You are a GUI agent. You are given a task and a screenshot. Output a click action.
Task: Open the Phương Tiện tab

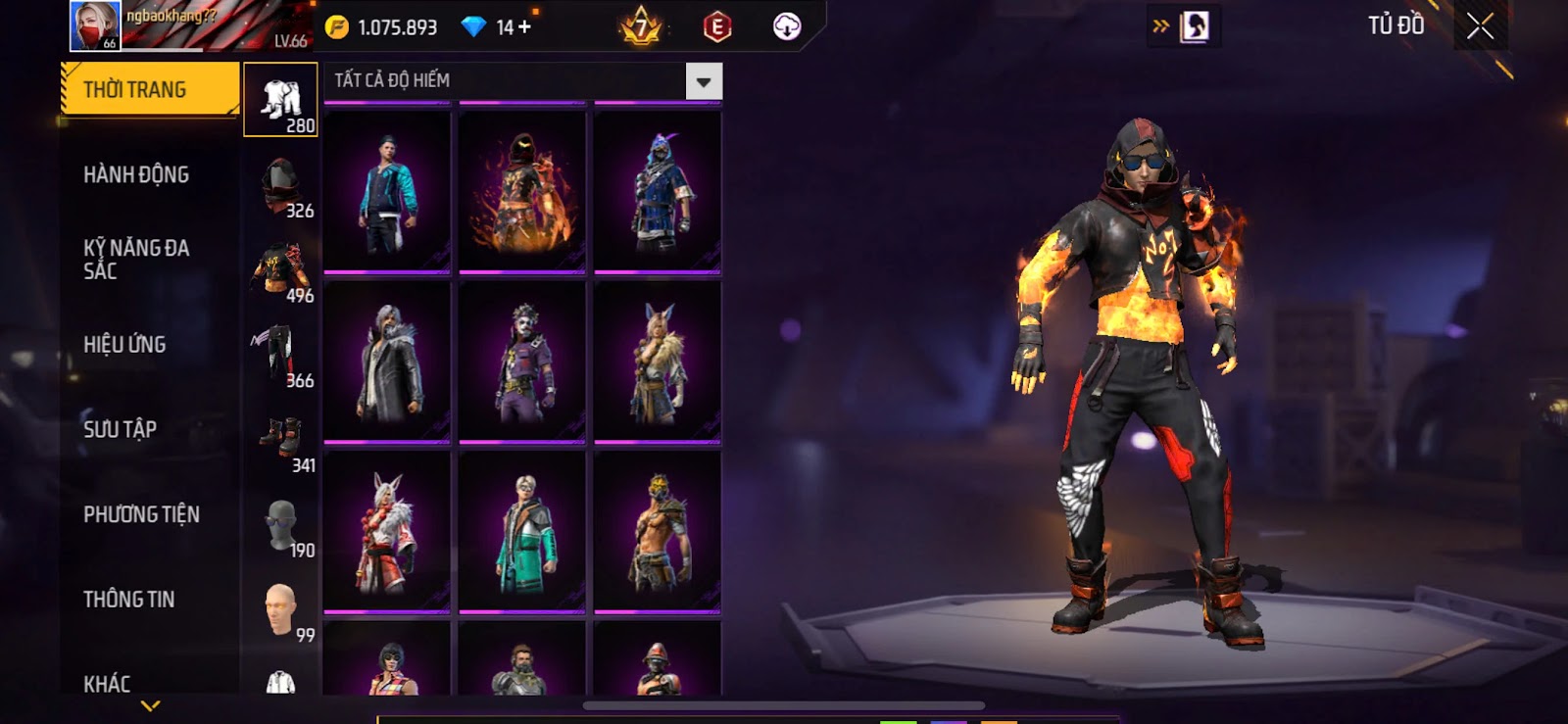pyautogui.click(x=141, y=514)
